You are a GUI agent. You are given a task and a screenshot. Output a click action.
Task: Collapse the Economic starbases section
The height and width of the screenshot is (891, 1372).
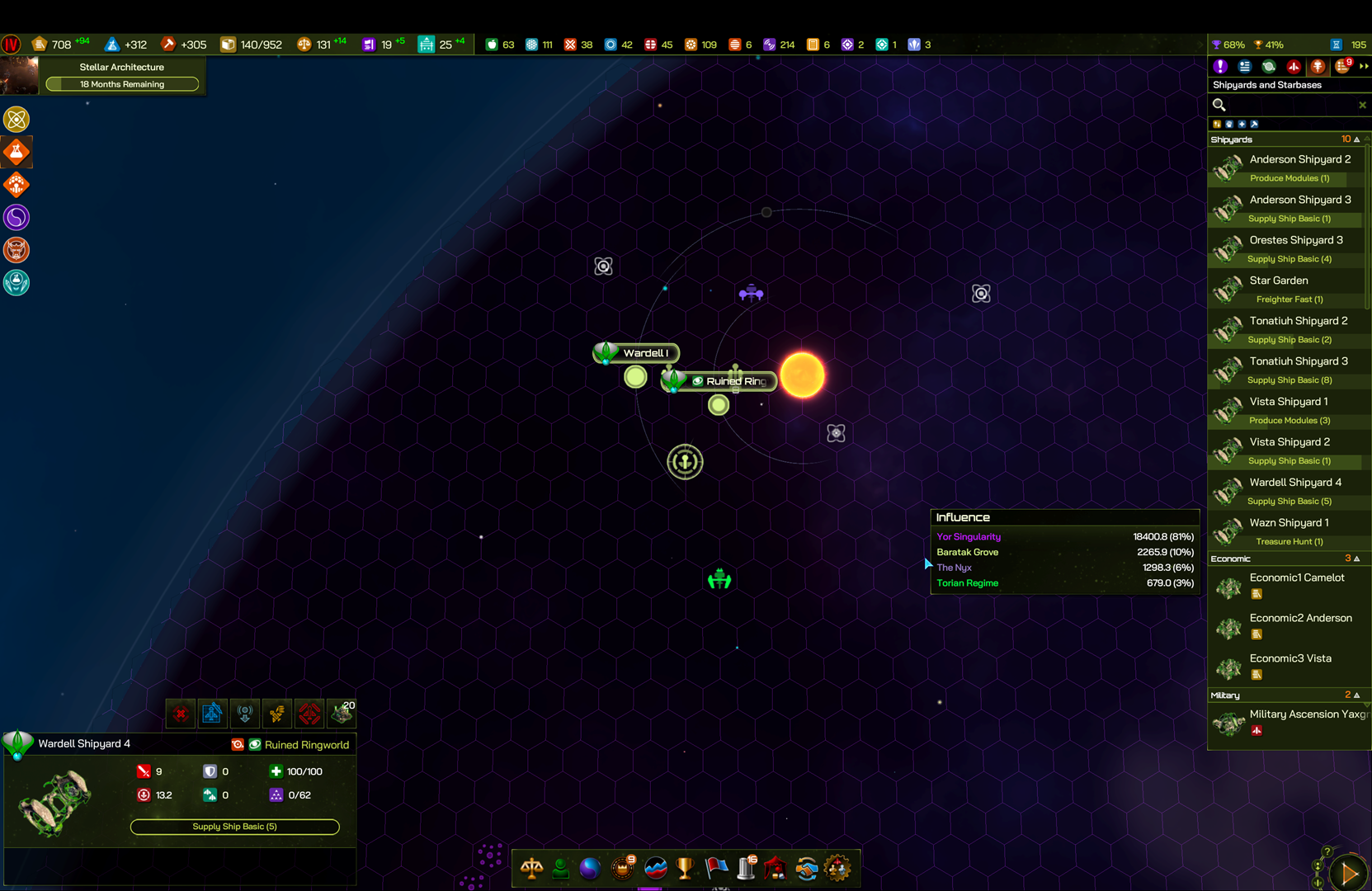click(x=1356, y=559)
